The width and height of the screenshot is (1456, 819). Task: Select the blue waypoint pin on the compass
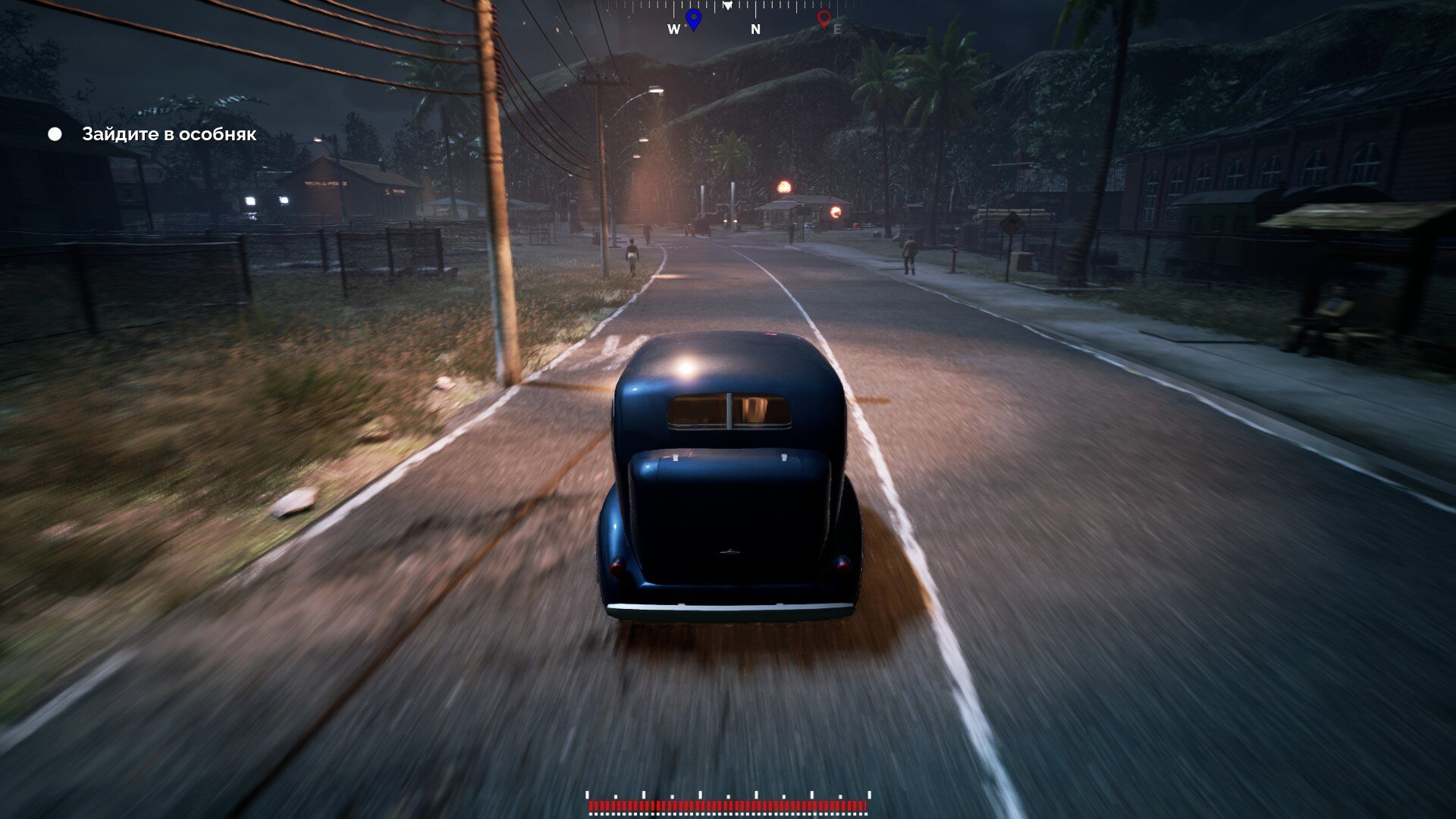pyautogui.click(x=693, y=18)
